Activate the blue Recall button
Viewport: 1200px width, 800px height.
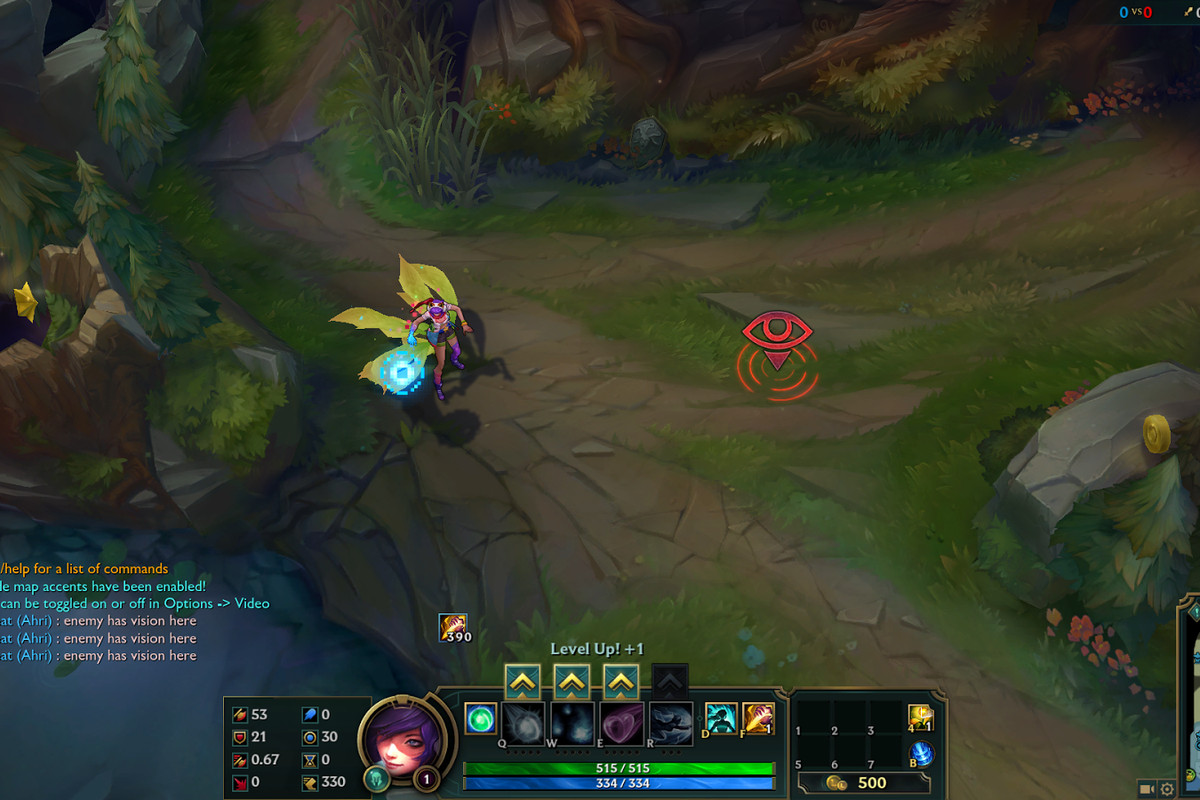[921, 754]
